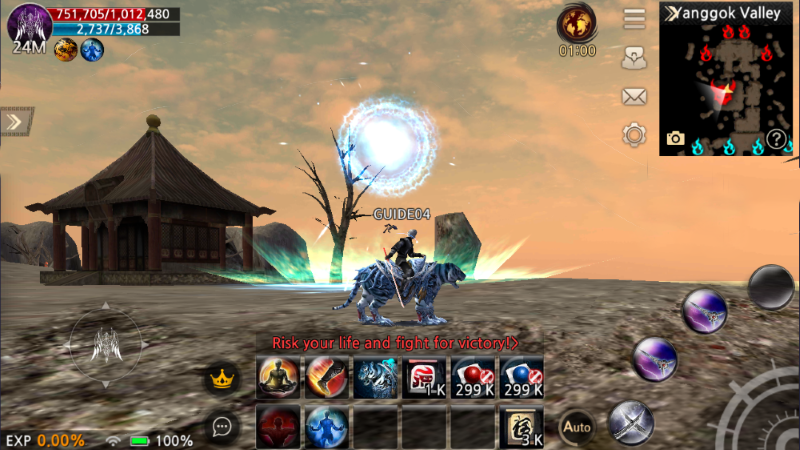
Task: Tap the globe timer icon showing 01:00
Action: click(577, 22)
